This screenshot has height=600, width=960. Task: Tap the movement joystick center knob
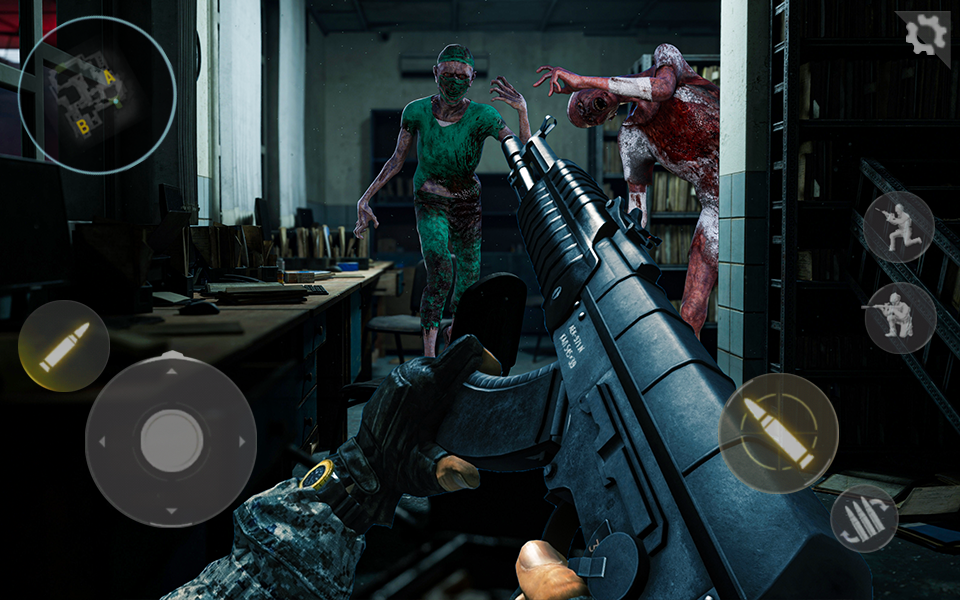[x=171, y=440]
